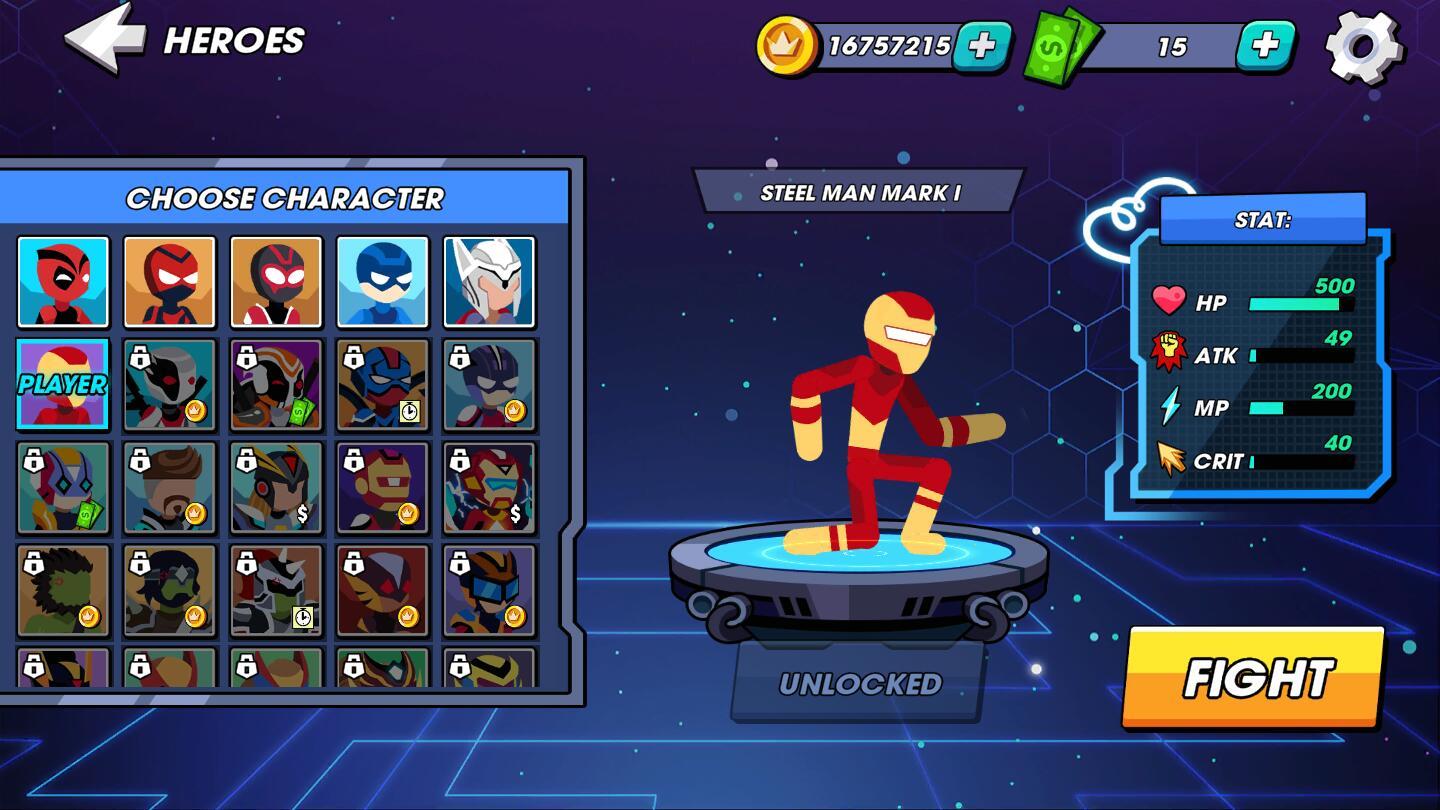Select the black-masked hero with pink eyes

[276, 282]
